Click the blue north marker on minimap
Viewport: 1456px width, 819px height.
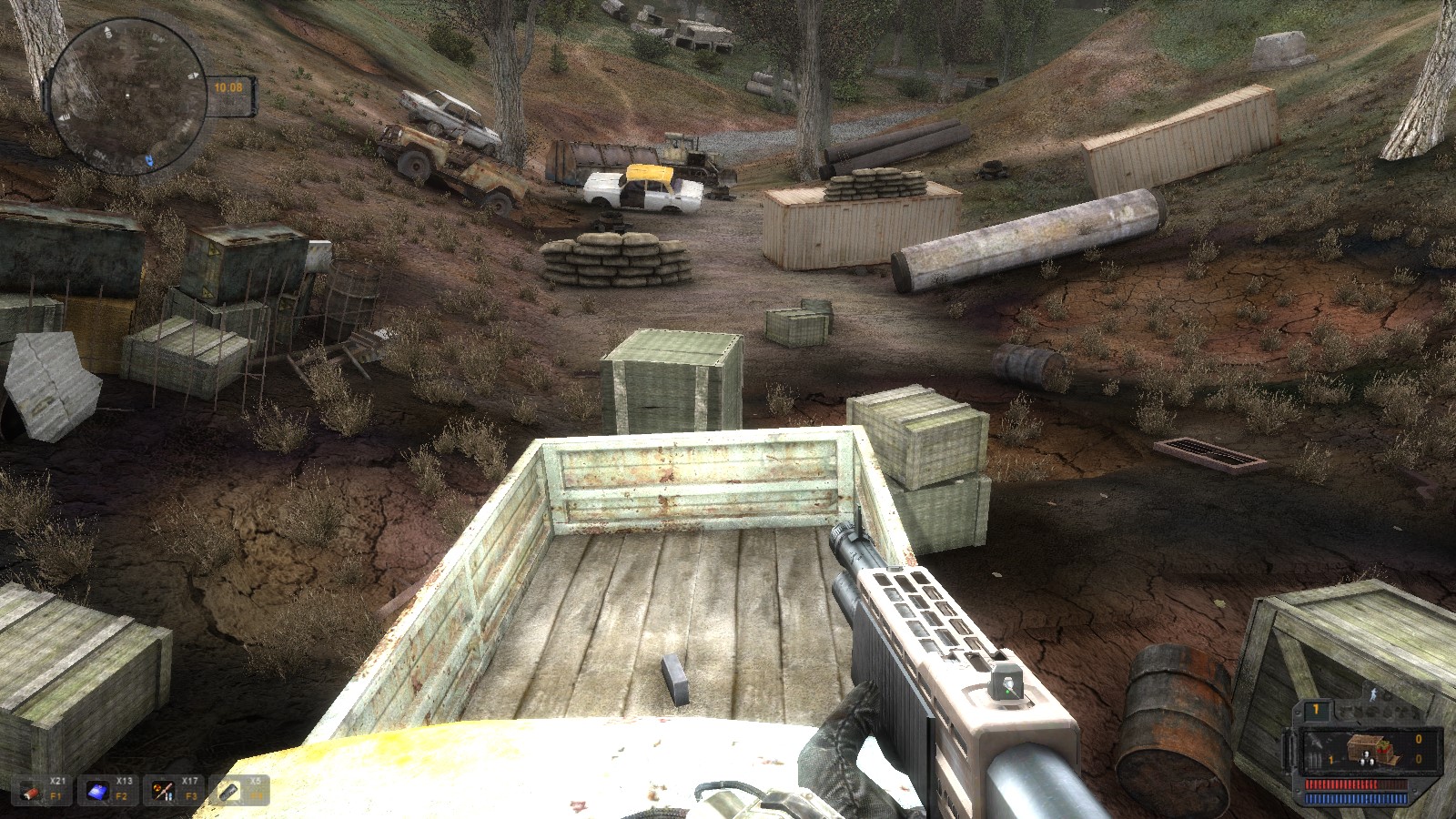[151, 161]
